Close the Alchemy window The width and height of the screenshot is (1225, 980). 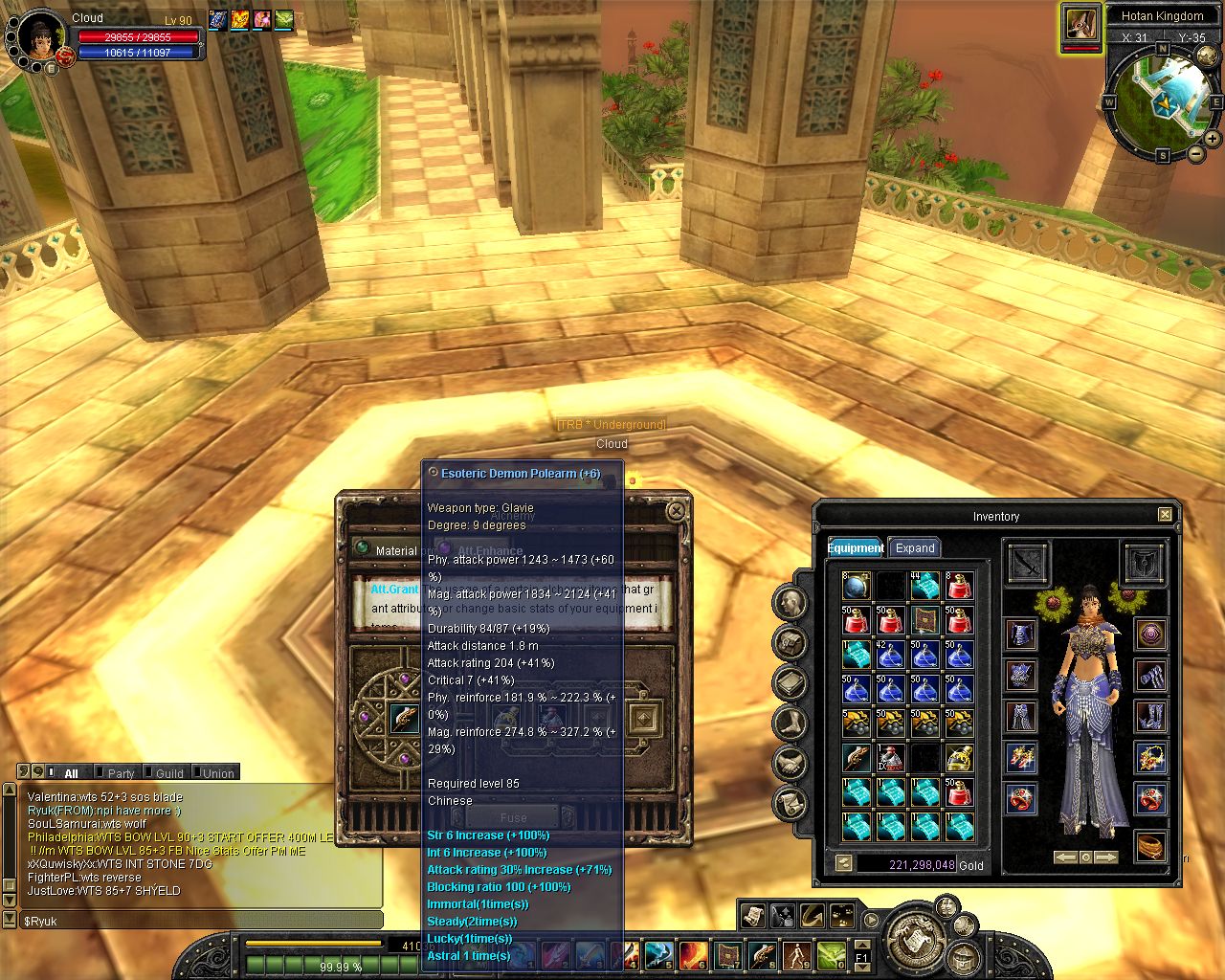(x=676, y=511)
